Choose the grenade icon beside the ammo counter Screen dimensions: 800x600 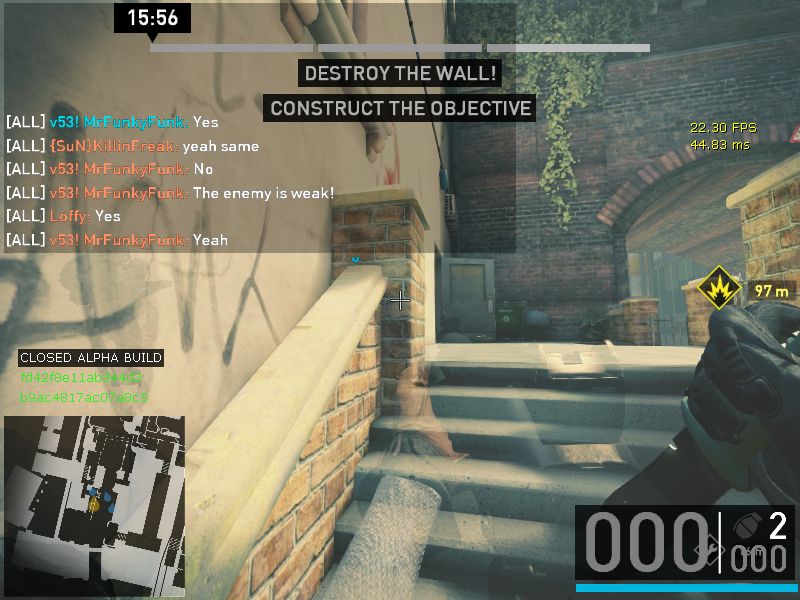pyautogui.click(x=745, y=525)
